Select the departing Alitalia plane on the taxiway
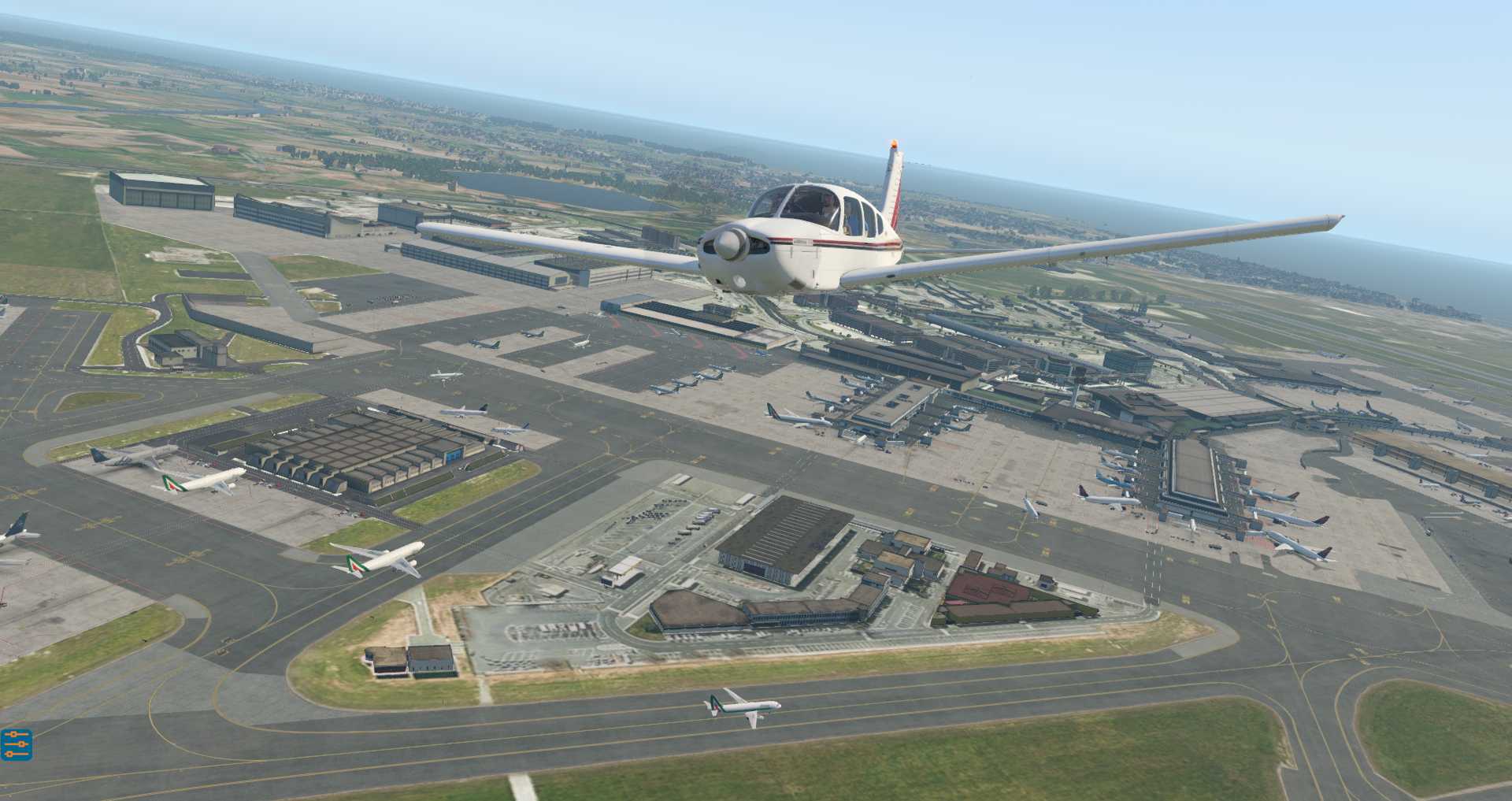Image resolution: width=1512 pixels, height=801 pixels. point(378,559)
